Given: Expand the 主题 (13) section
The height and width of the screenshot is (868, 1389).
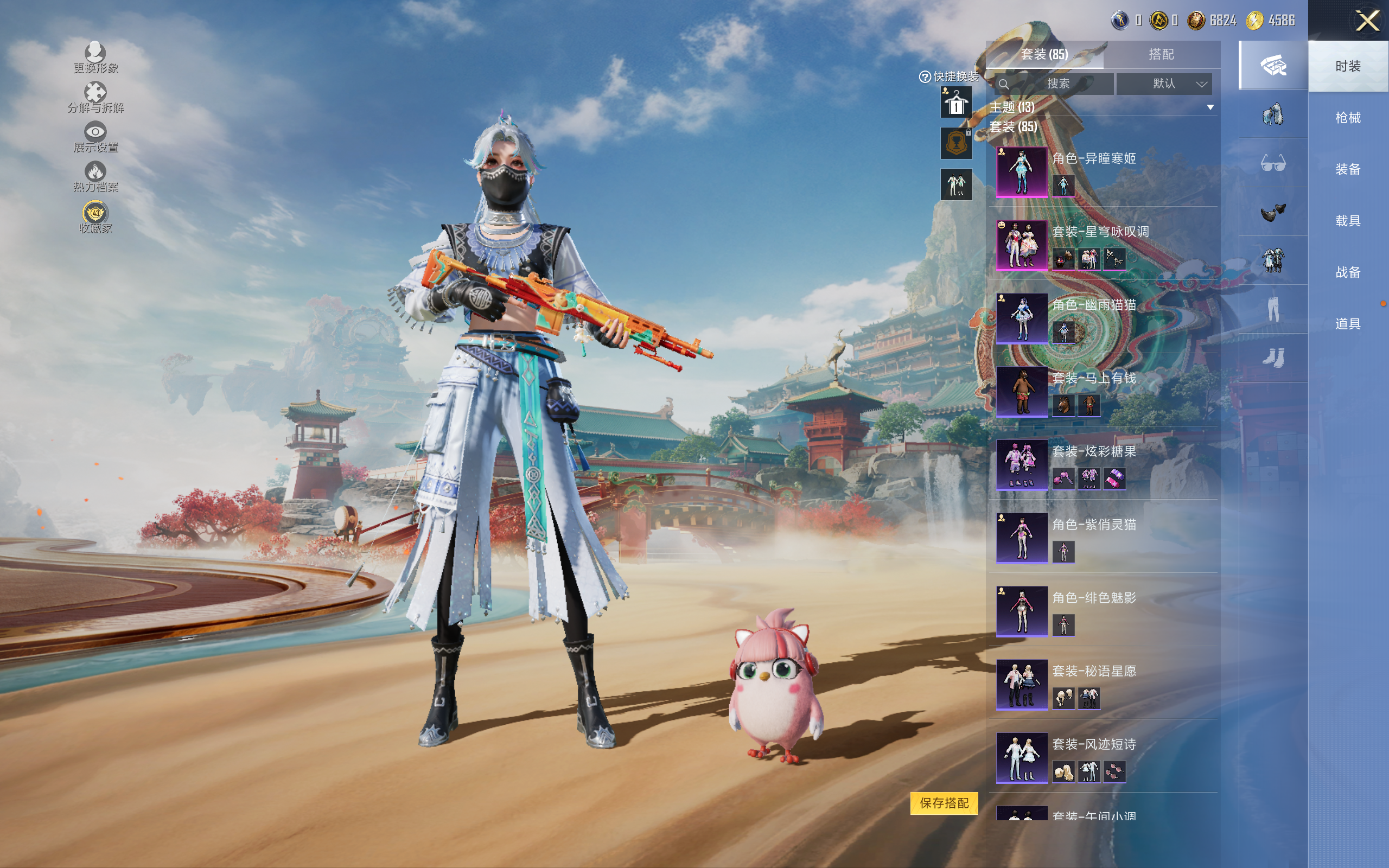Looking at the screenshot, I should (1210, 107).
